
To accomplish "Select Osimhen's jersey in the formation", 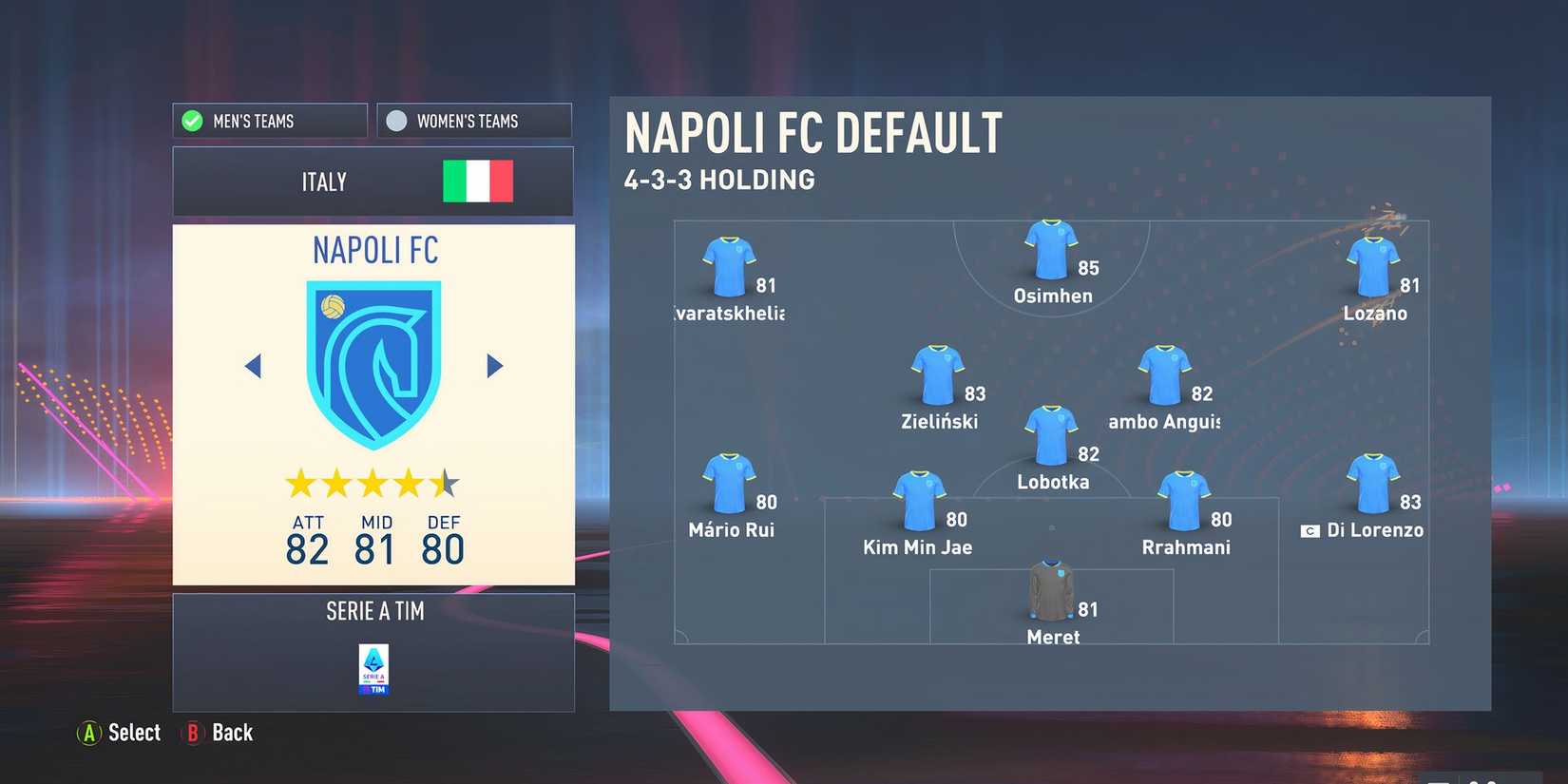I will tap(1050, 249).
